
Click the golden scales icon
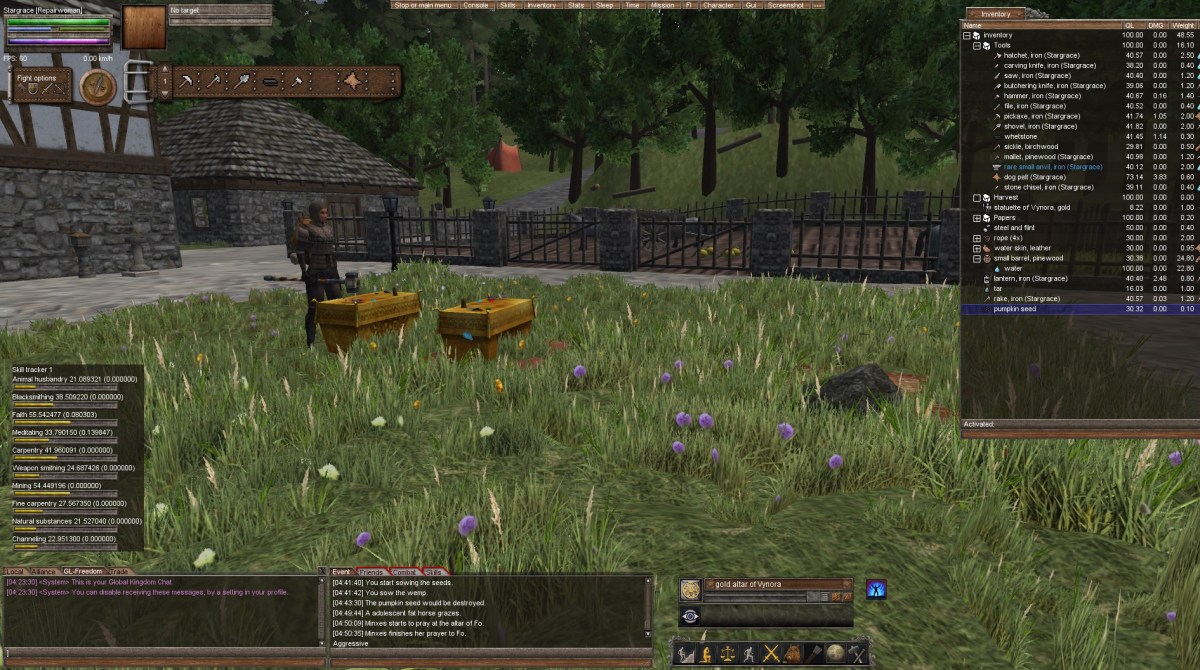point(727,655)
